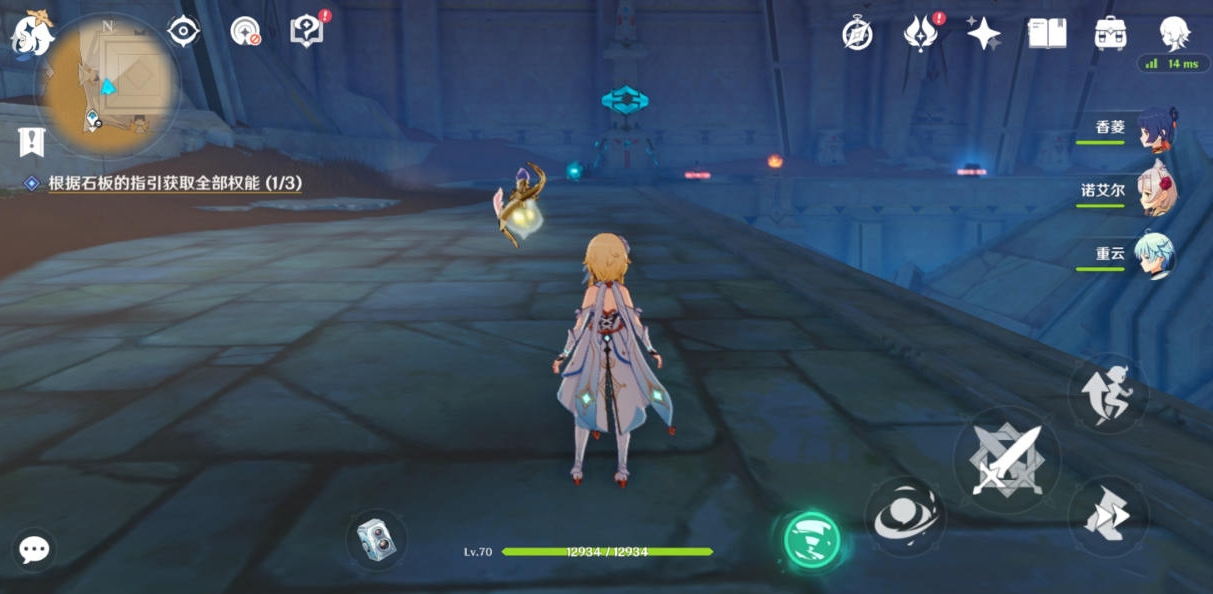Open the chat speech bubble
This screenshot has width=1213, height=594.
point(34,548)
